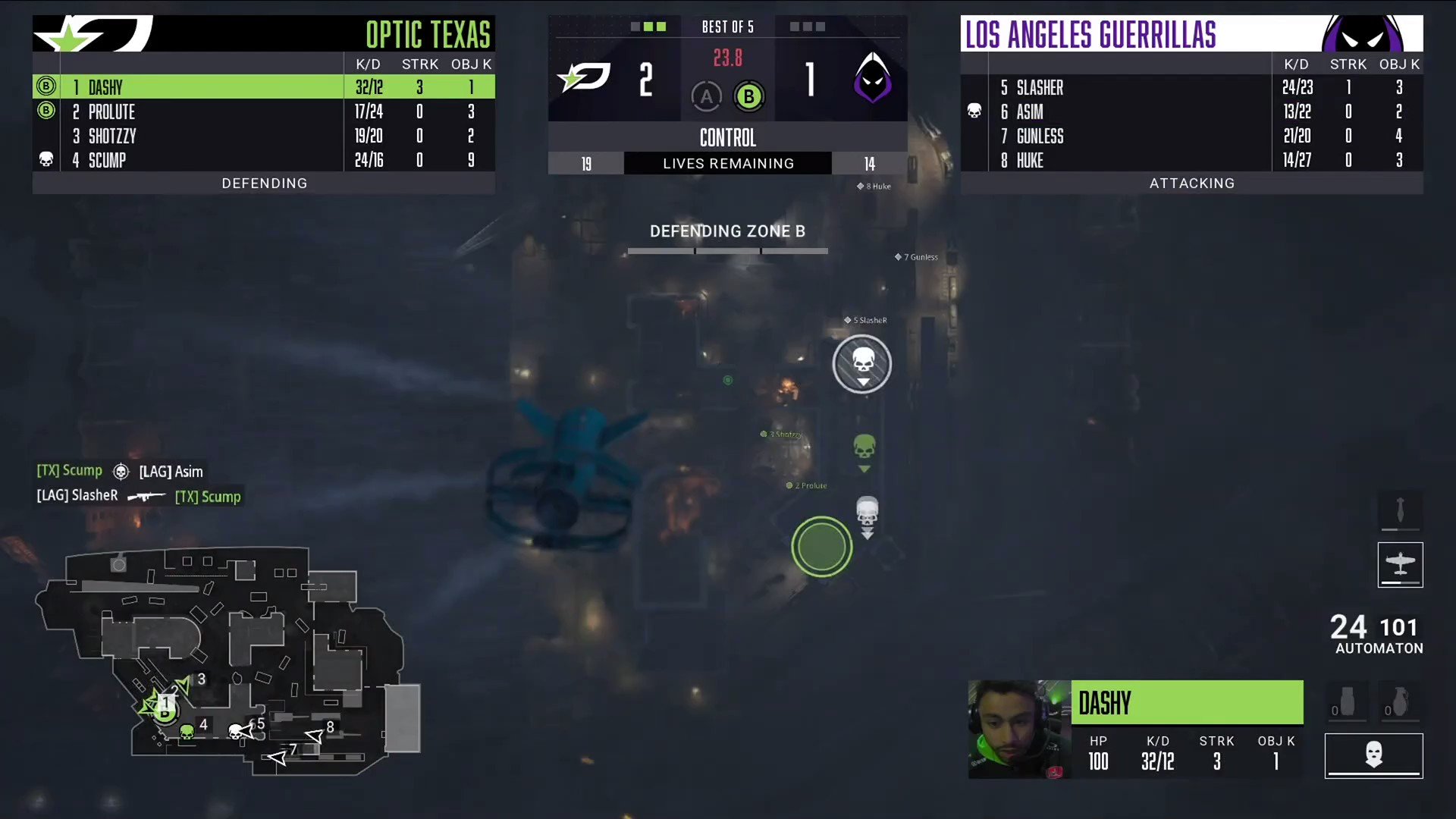Toggle control point A indicator

(706, 96)
